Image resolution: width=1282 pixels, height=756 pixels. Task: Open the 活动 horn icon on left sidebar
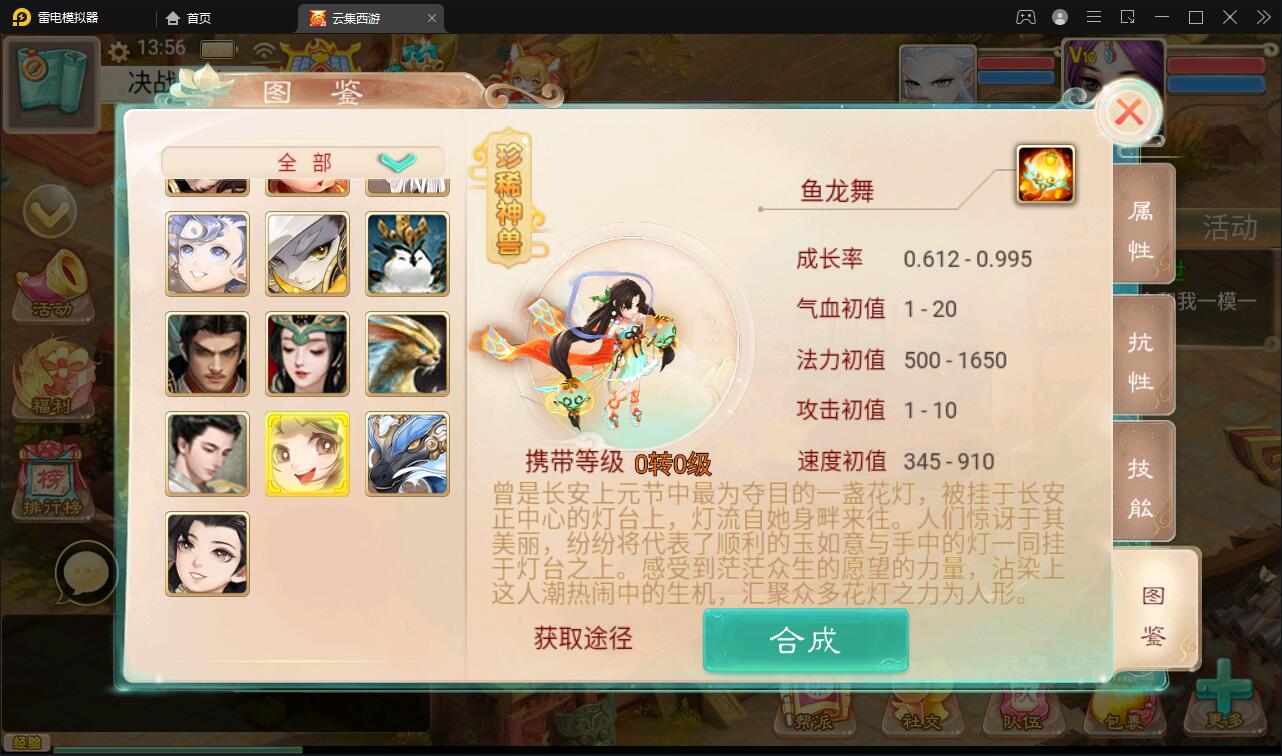pos(52,280)
